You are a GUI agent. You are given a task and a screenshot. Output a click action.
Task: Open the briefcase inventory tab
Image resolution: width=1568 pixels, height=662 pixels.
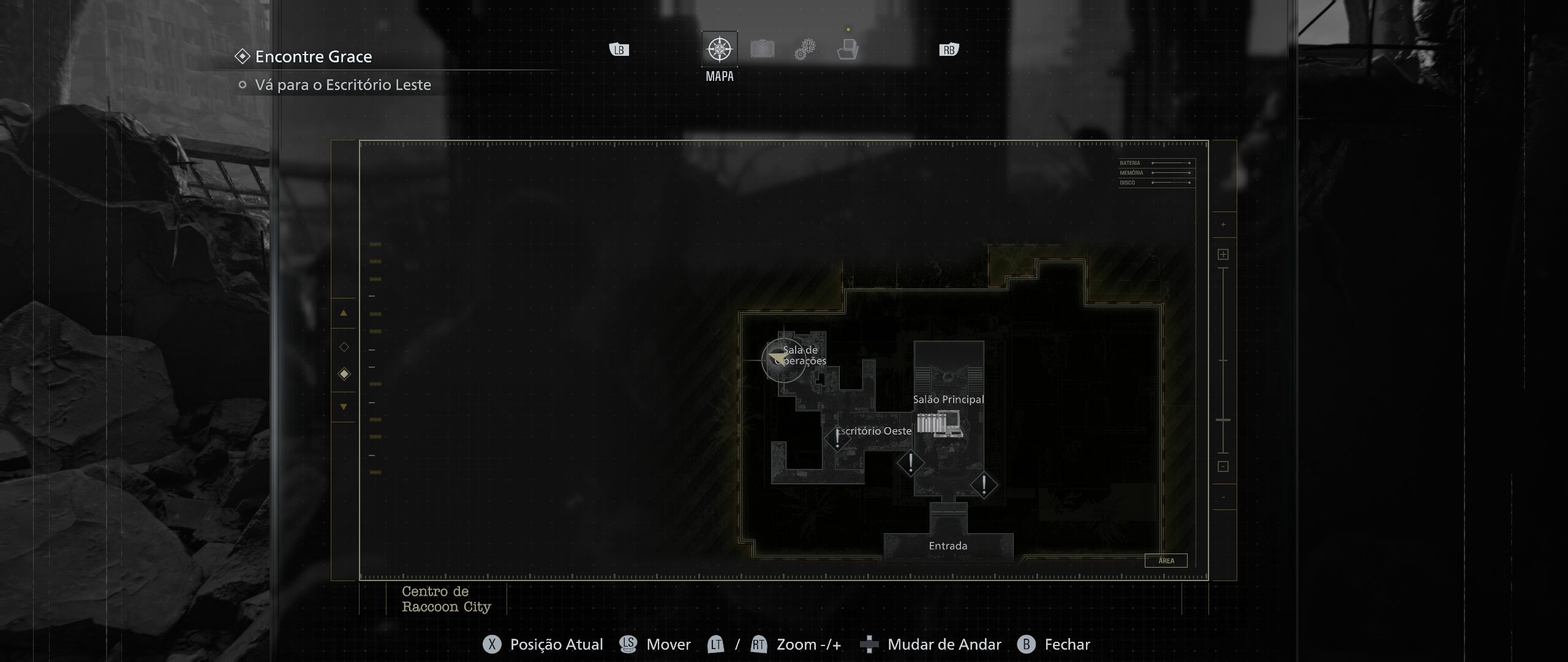click(762, 49)
